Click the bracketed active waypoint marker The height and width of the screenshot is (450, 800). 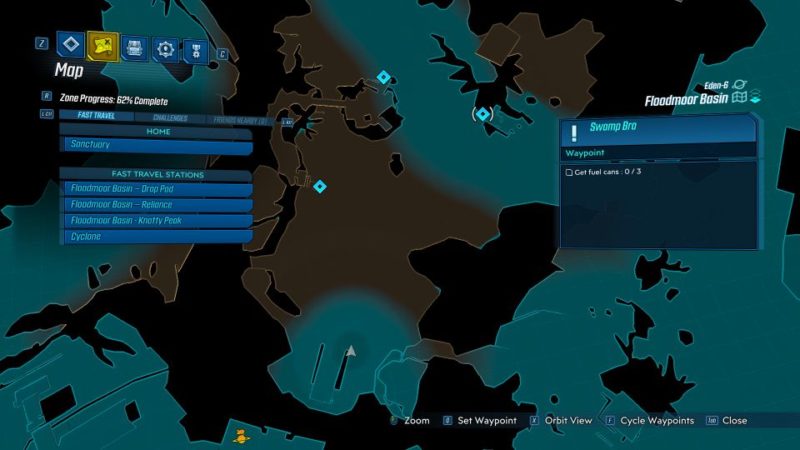(483, 114)
